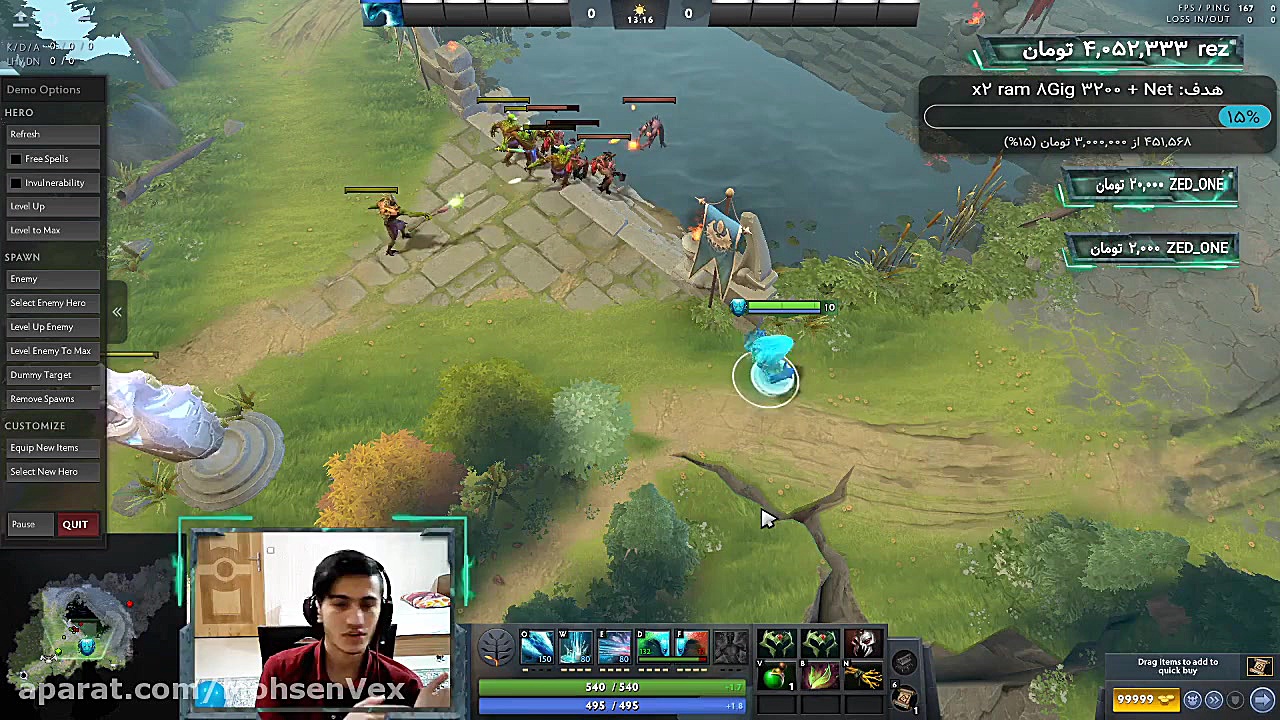Quit the demo with the red QUIT button
Screen dimensions: 1280x720
pos(75,524)
